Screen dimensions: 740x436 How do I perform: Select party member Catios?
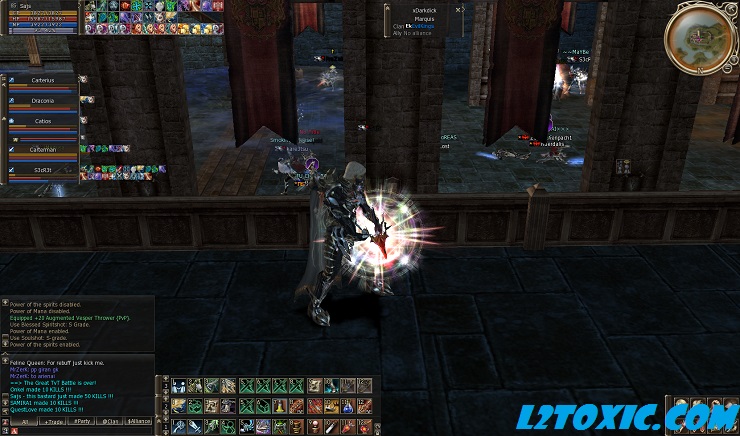pos(43,119)
